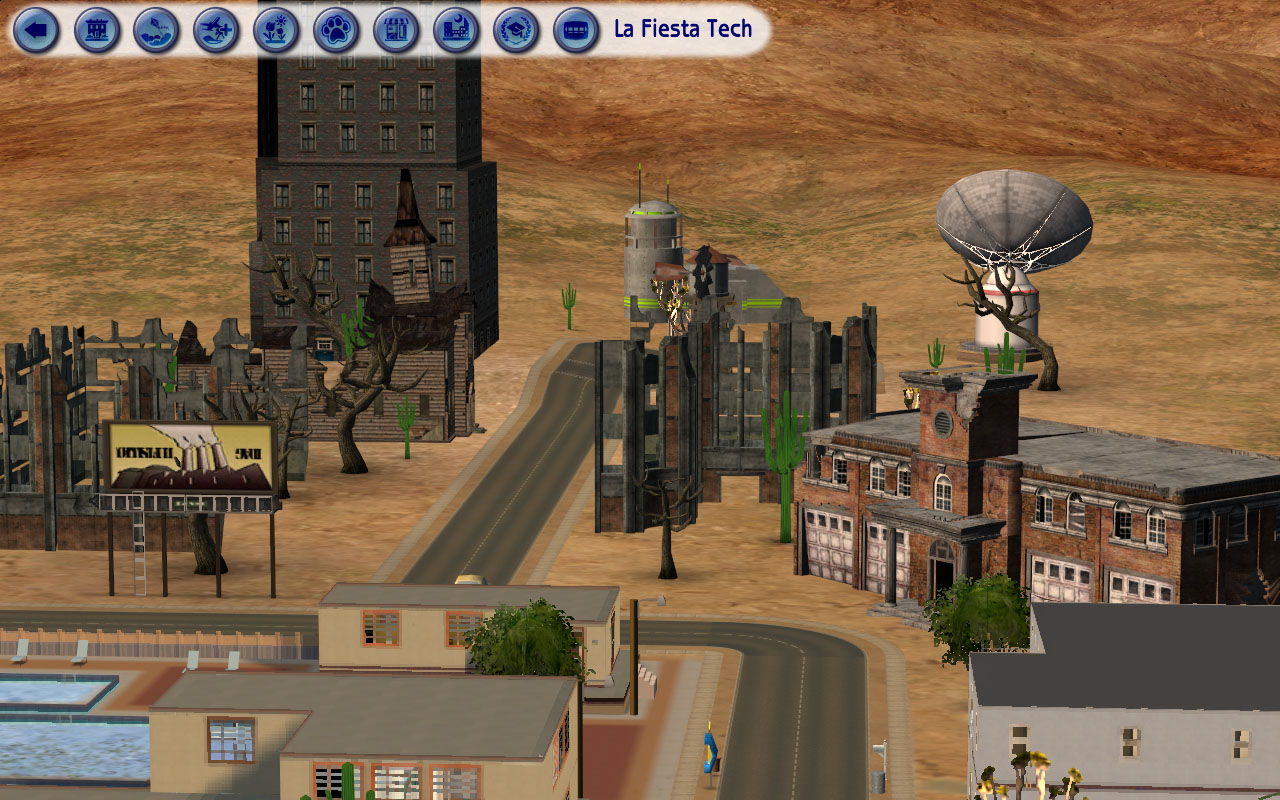1280x800 pixels.
Task: Choose the moon and city nightlife icon
Action: (x=457, y=30)
